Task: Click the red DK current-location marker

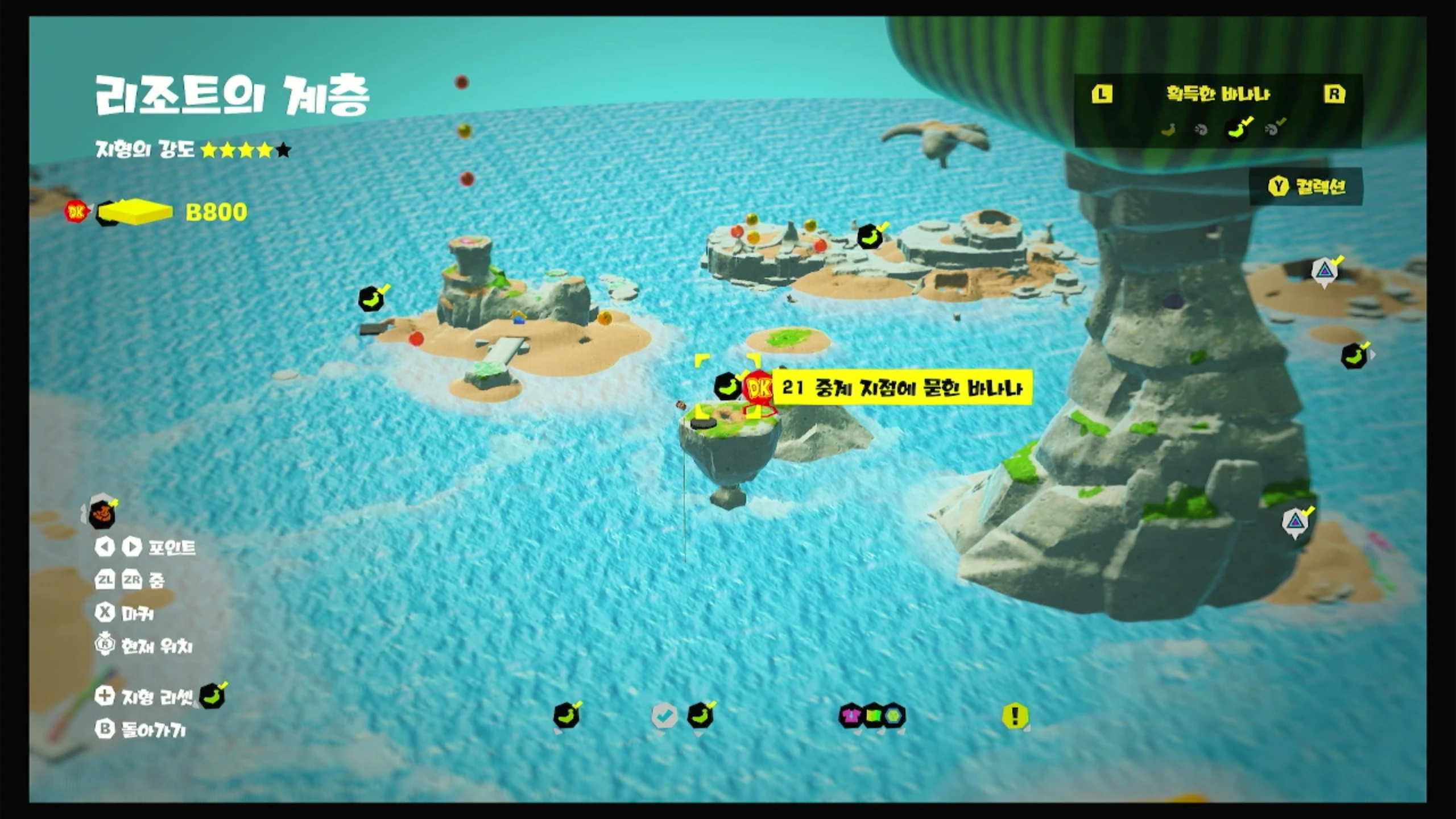Action: click(x=758, y=389)
